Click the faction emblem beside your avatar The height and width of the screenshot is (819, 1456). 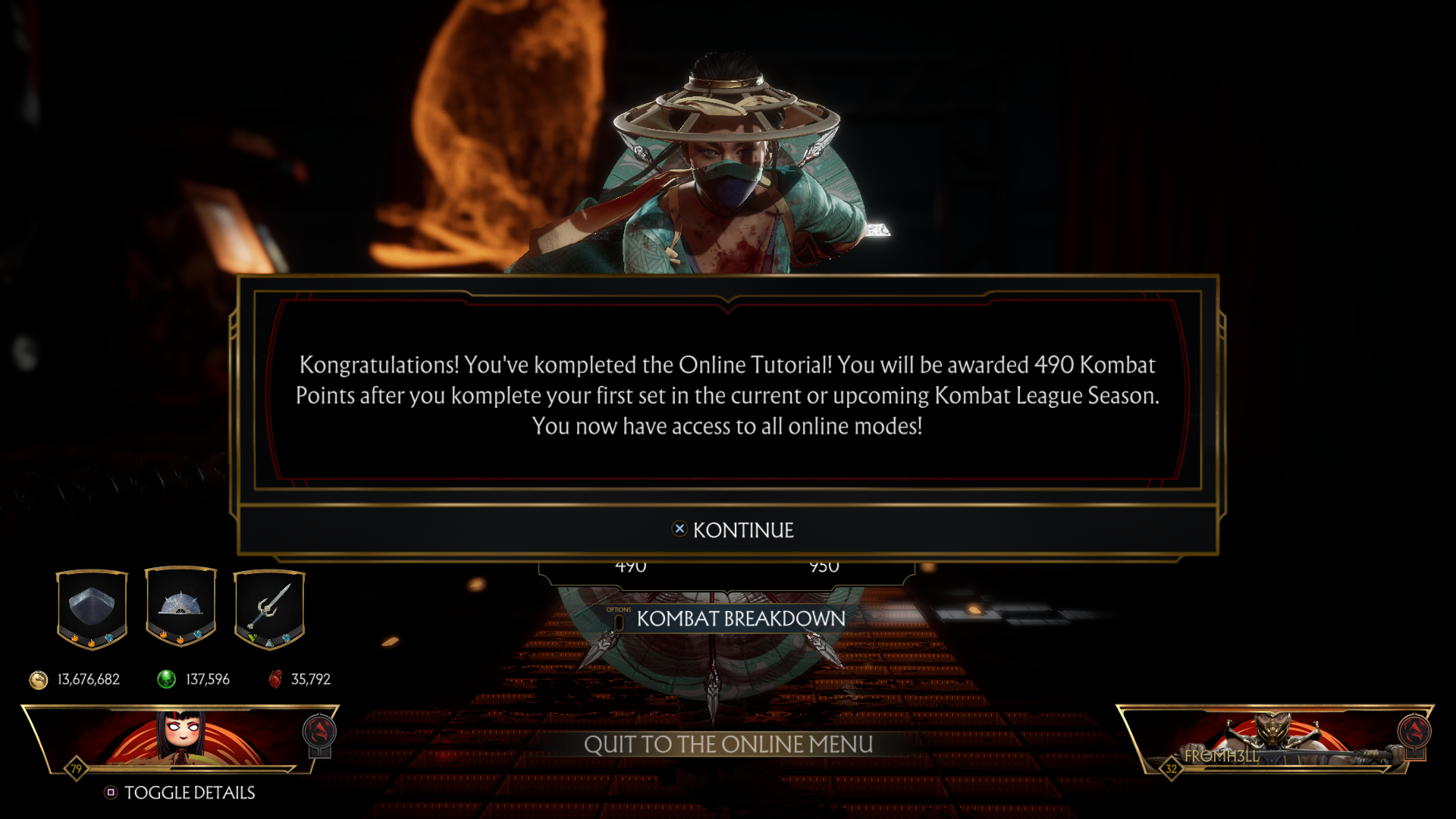pos(318,732)
